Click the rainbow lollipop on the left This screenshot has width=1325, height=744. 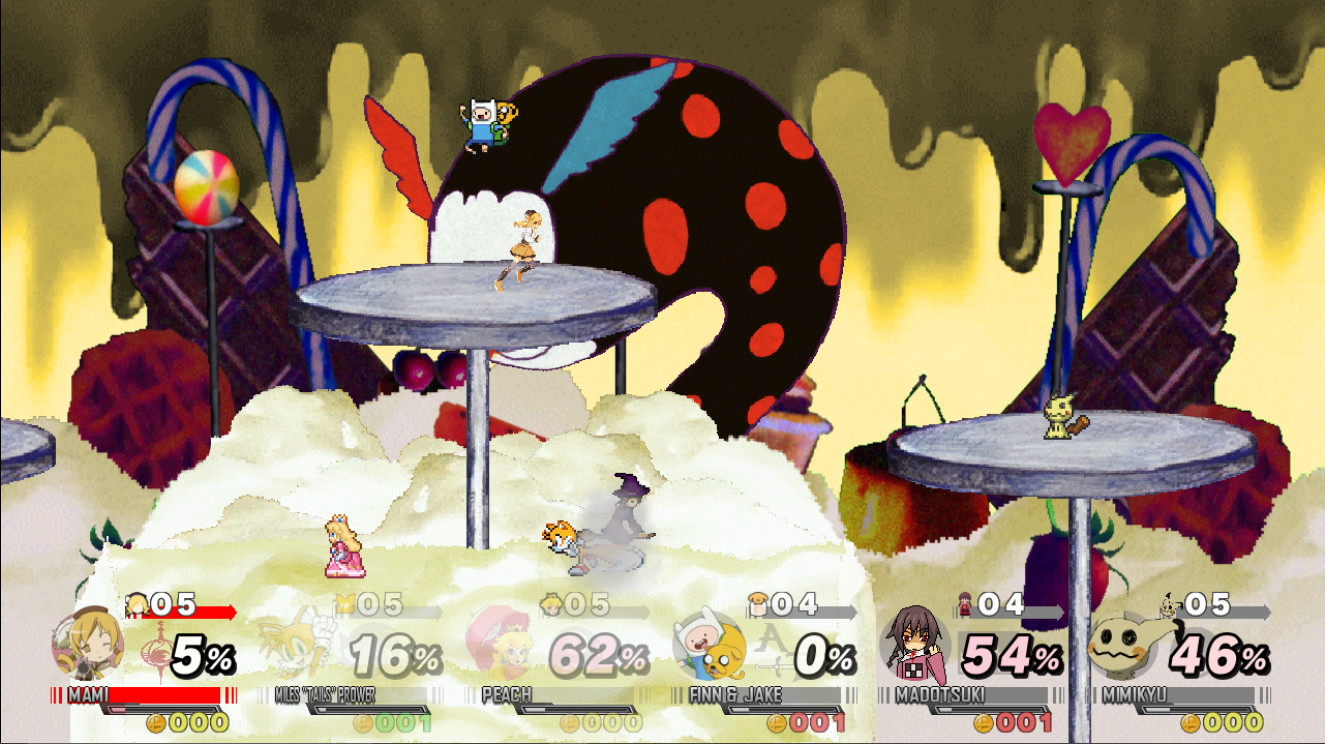tap(207, 184)
